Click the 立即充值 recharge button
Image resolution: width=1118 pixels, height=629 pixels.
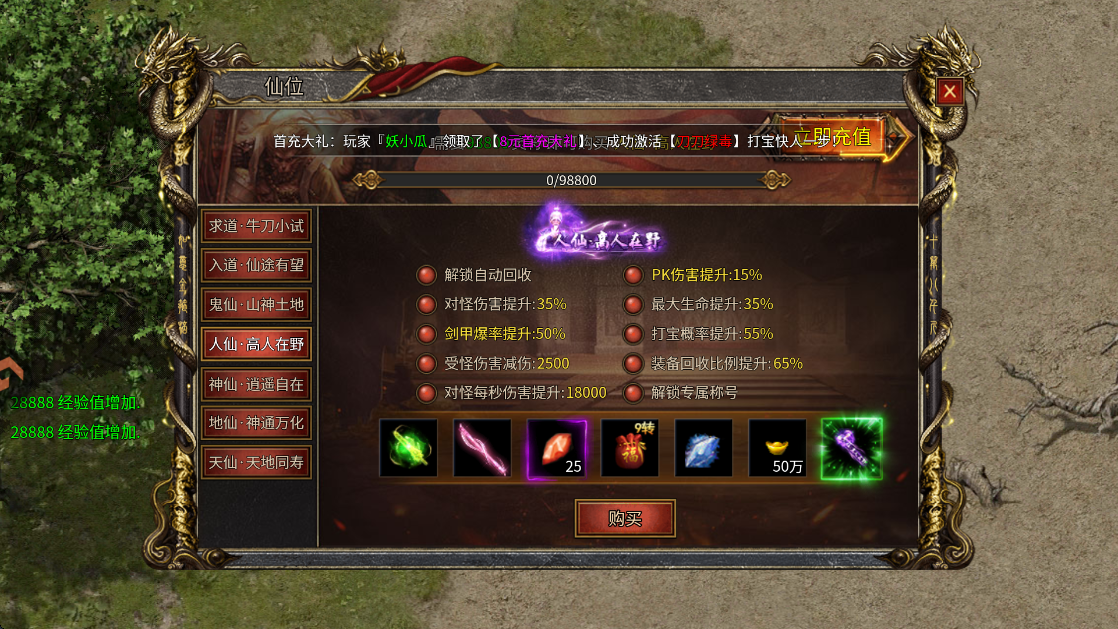836,137
